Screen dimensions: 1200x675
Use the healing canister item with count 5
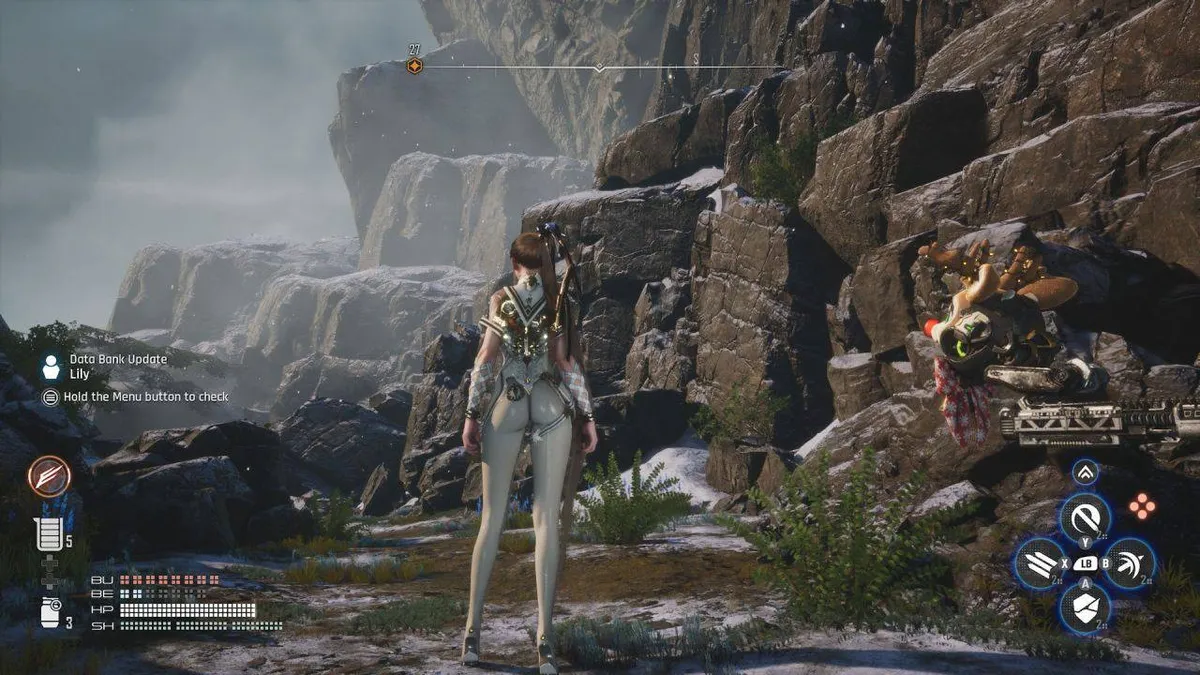pos(48,535)
